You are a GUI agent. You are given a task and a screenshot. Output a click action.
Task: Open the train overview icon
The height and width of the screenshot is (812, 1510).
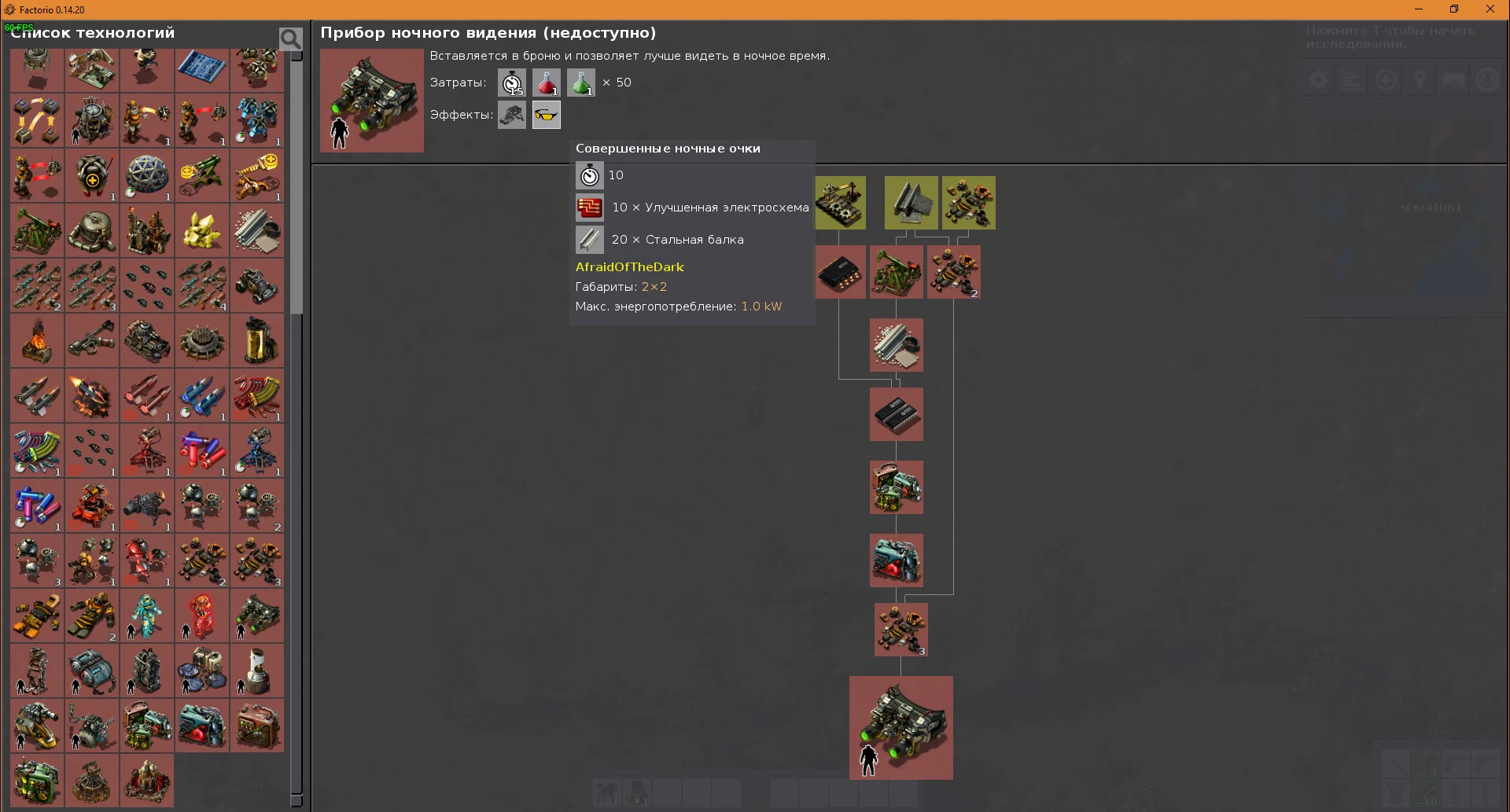tap(1453, 79)
